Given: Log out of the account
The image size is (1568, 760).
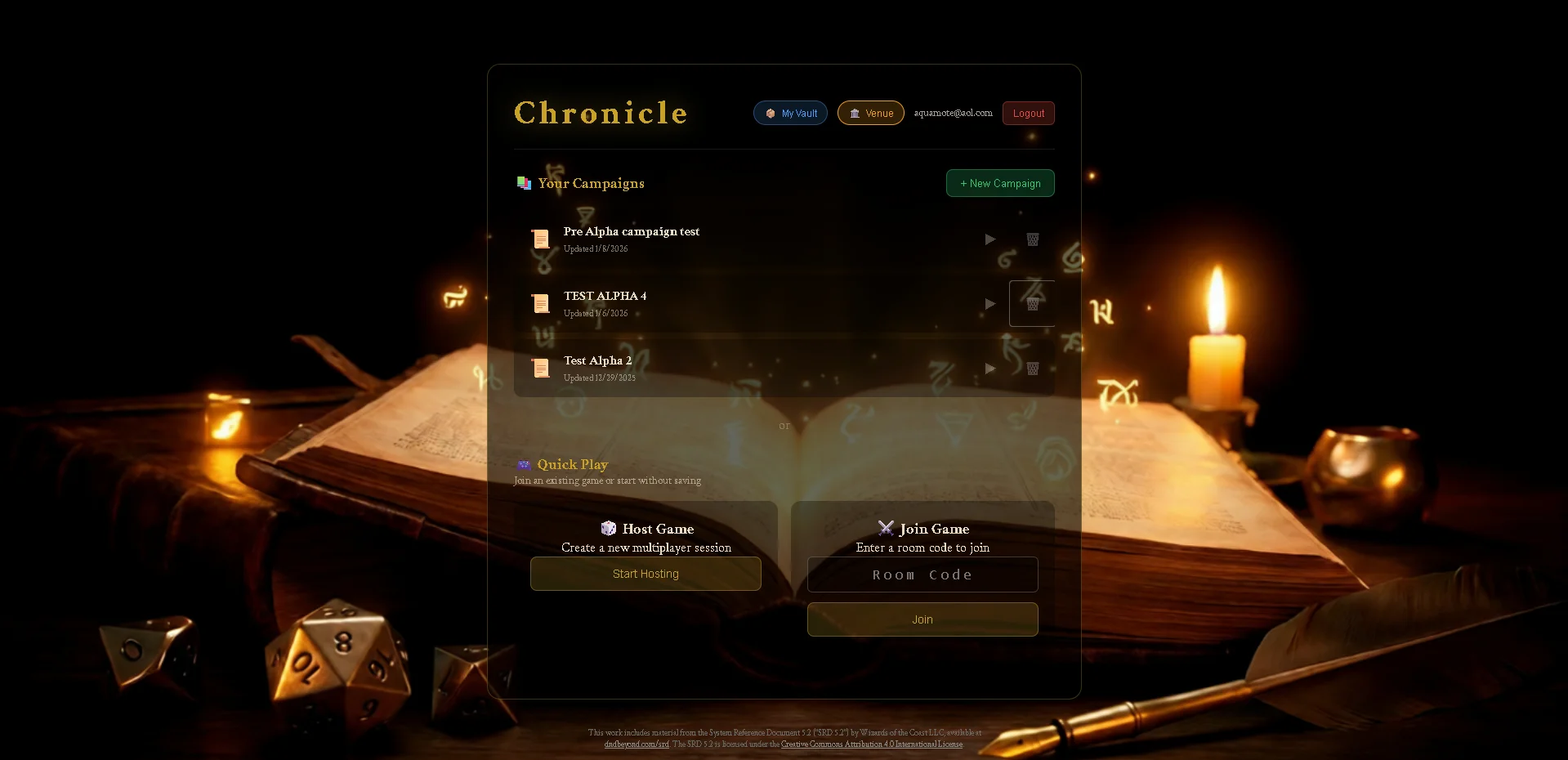Looking at the screenshot, I should click(1027, 113).
